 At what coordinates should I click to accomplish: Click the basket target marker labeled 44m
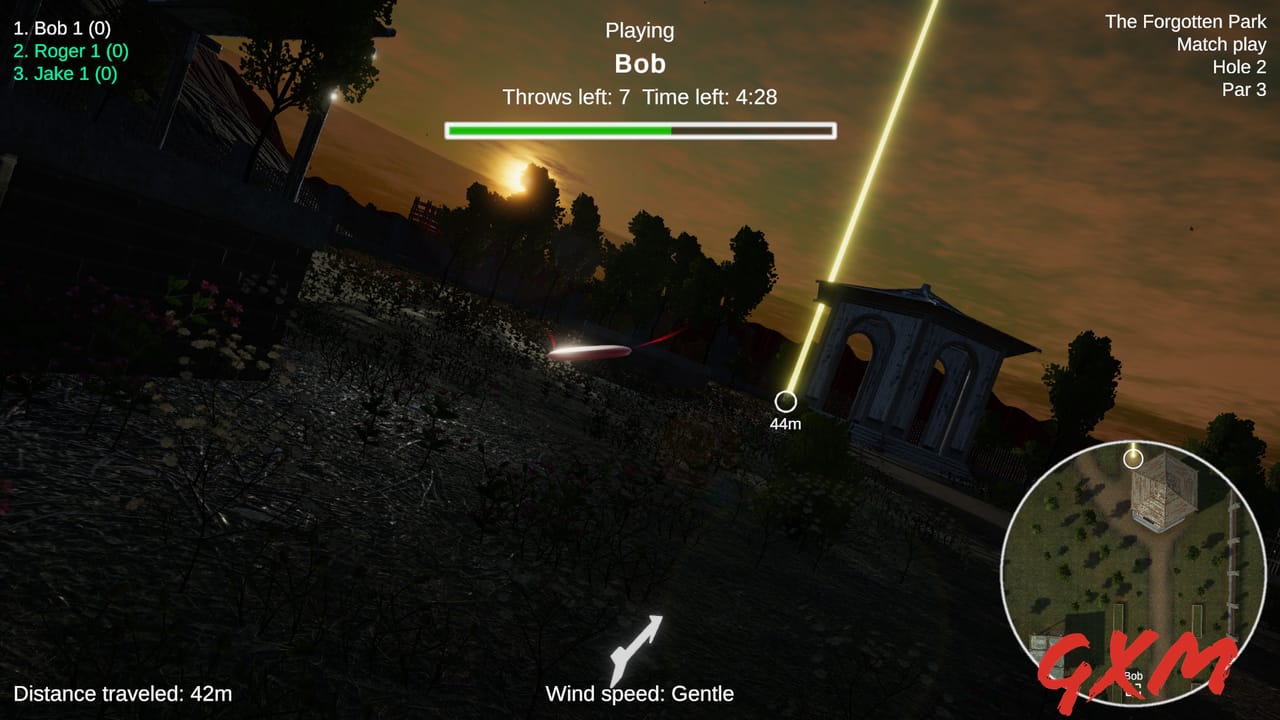(784, 403)
